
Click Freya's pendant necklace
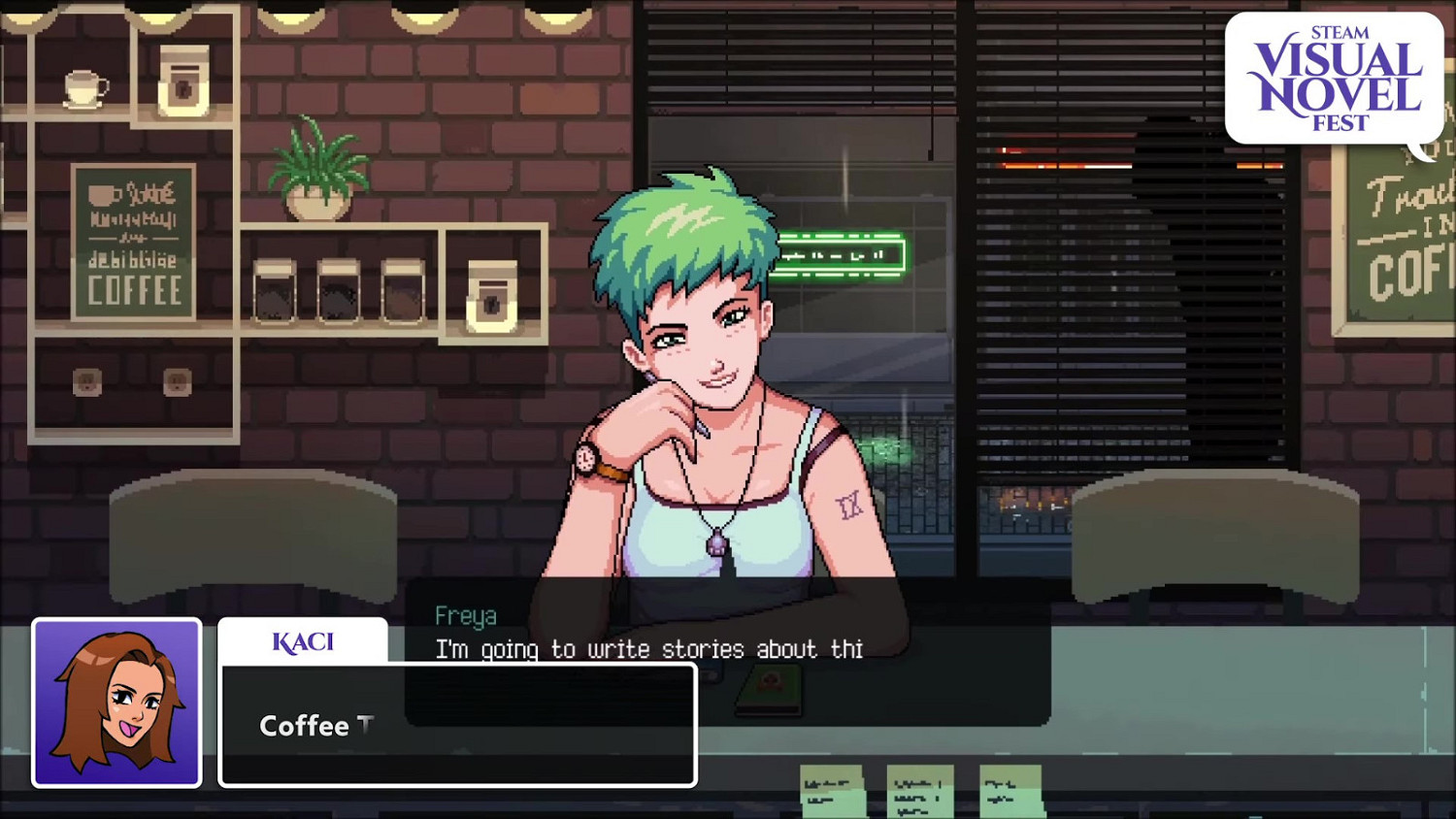(x=718, y=543)
